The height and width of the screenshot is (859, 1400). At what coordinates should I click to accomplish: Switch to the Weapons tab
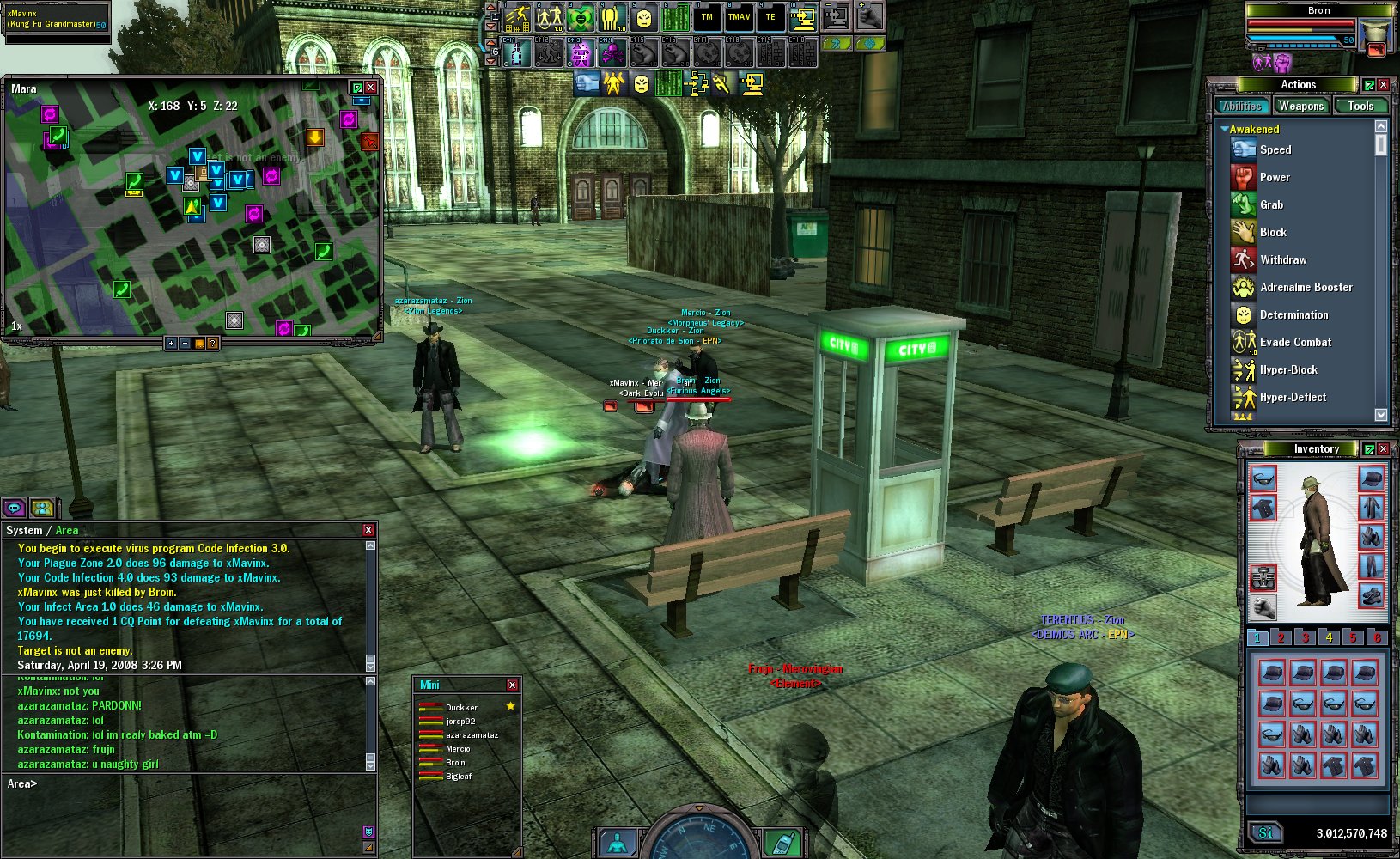point(1300,106)
